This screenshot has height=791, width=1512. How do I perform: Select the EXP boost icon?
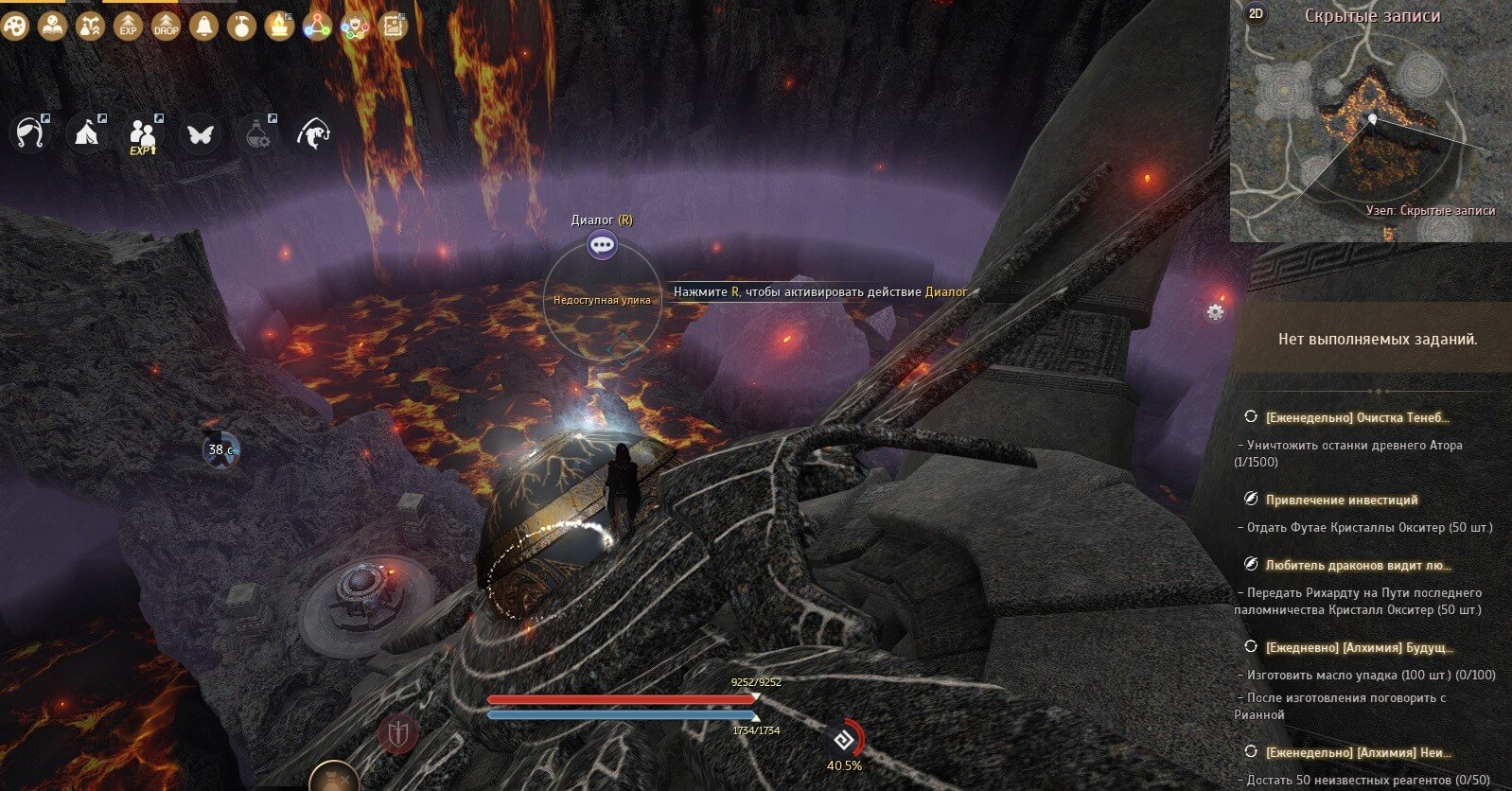tap(129, 26)
